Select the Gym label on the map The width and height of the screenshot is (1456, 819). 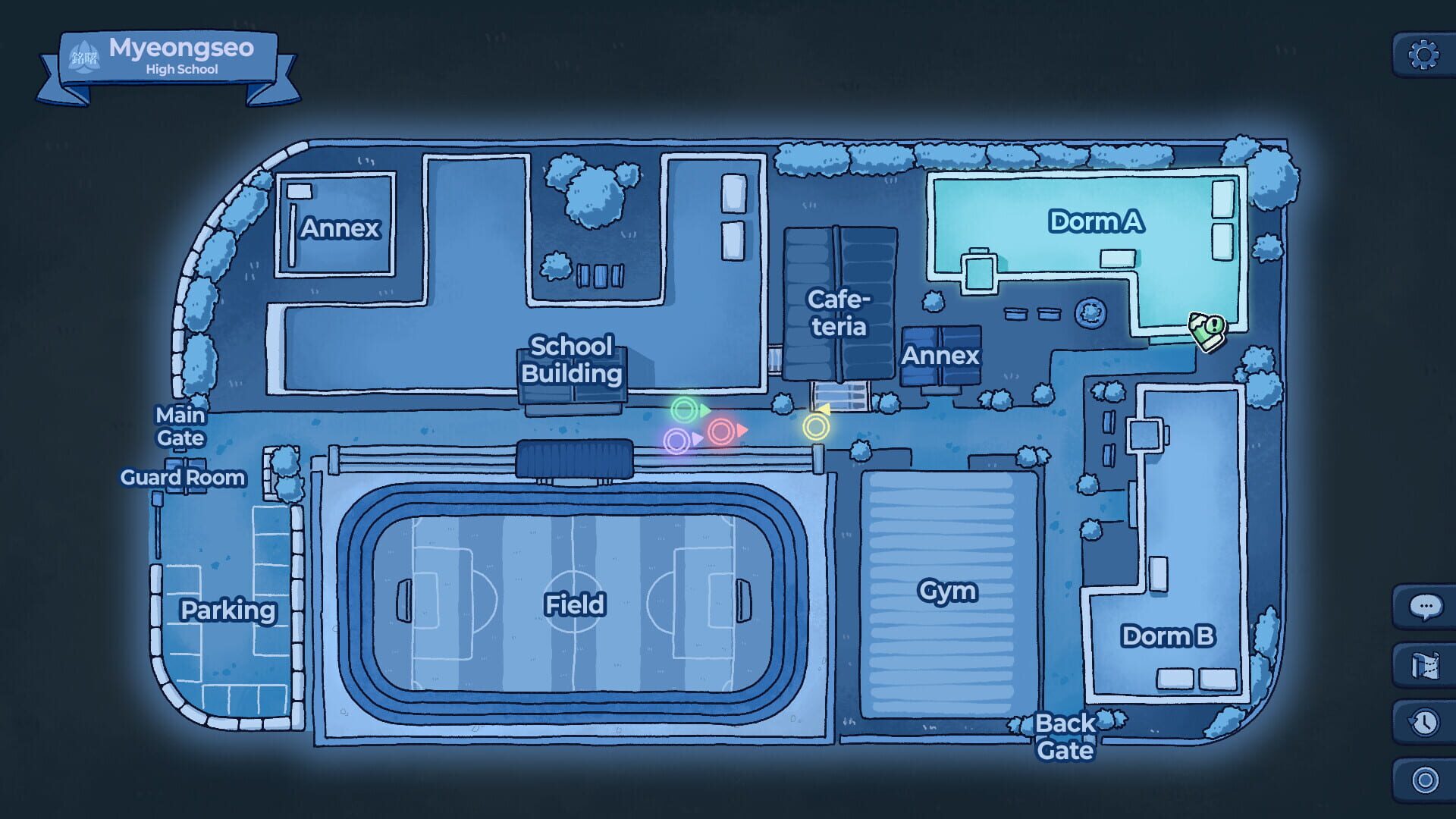point(949,591)
